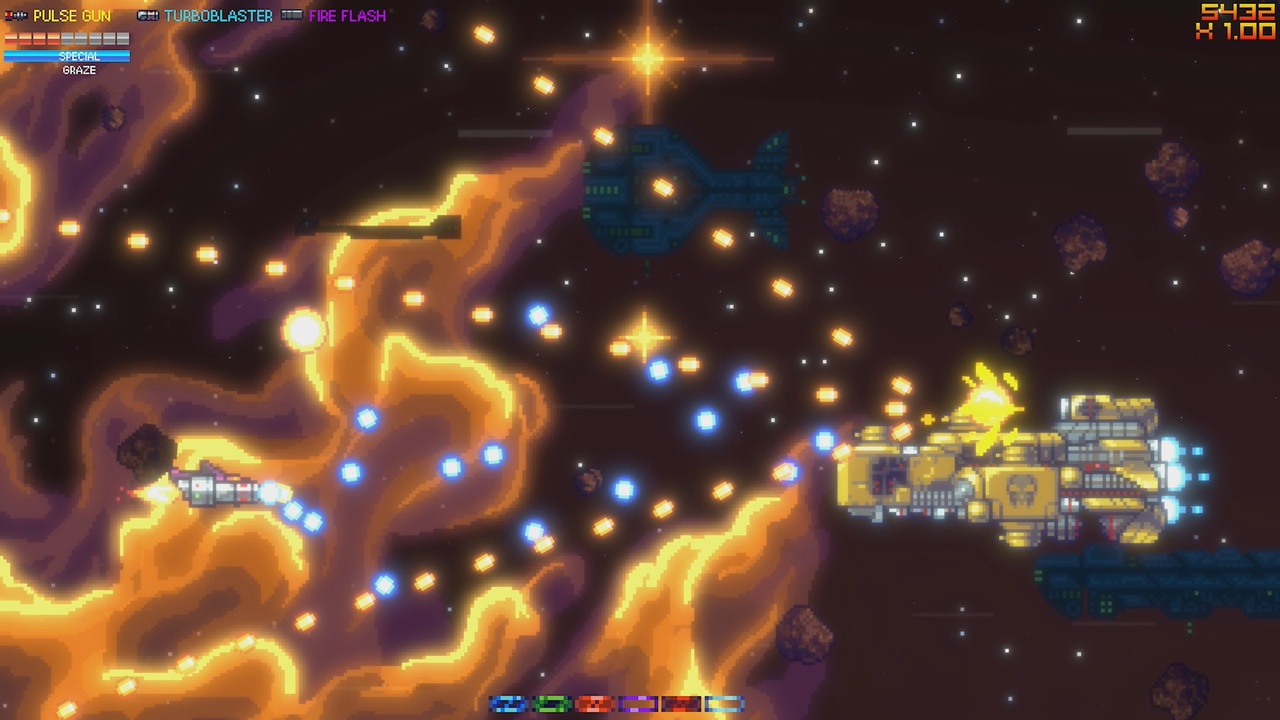Click the green ship slot at screen bottom
Screen dimensions: 1280x720
click(x=552, y=704)
